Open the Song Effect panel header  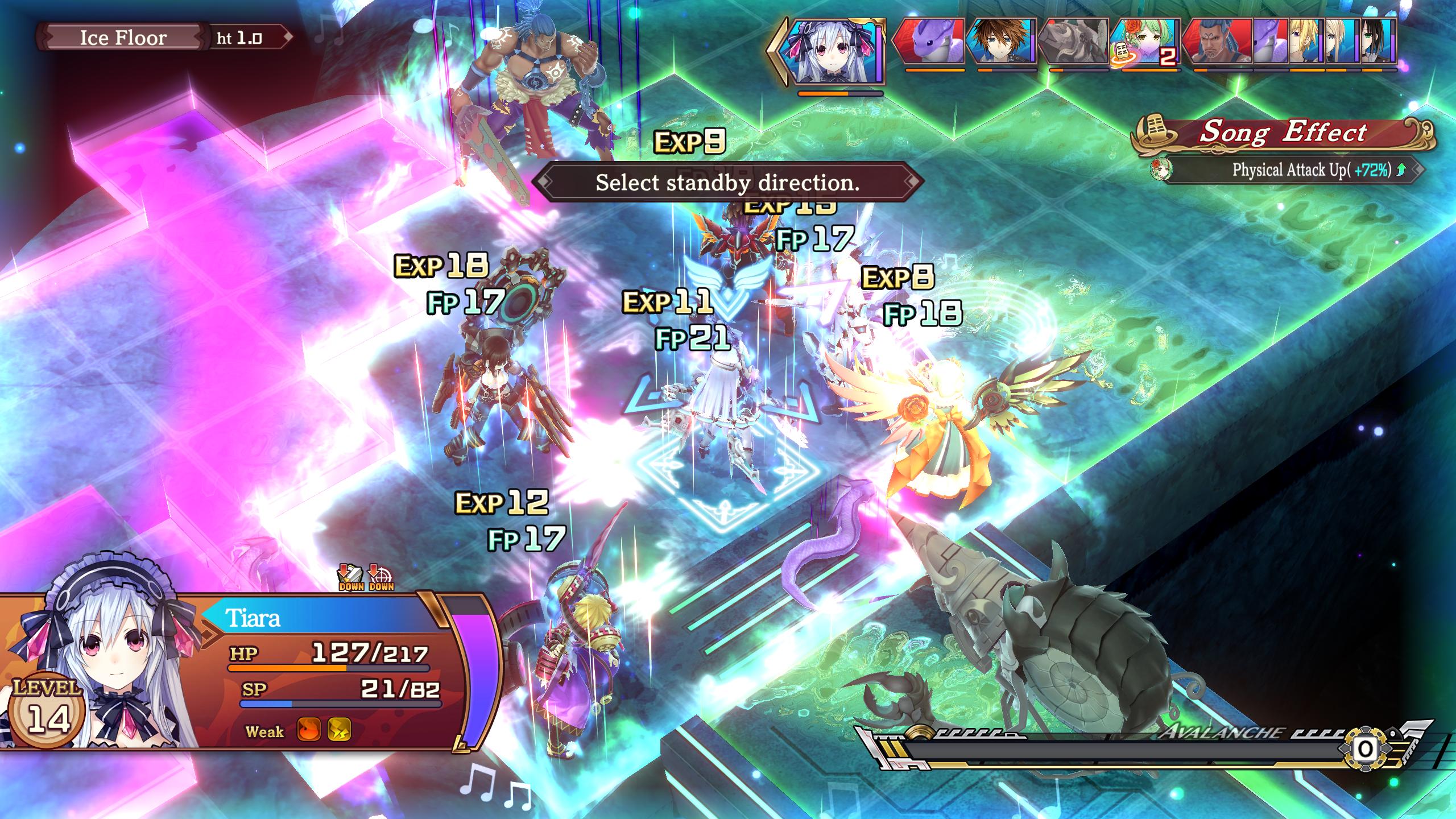(x=1283, y=134)
